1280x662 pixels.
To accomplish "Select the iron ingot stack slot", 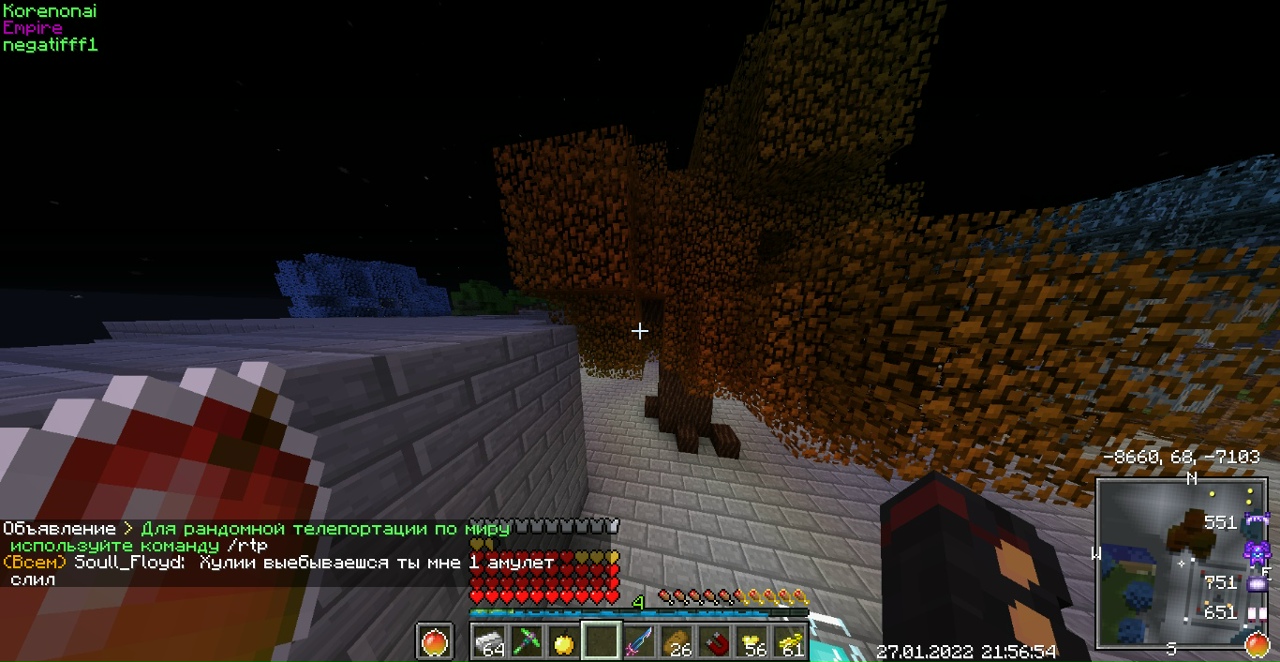I will [x=490, y=641].
